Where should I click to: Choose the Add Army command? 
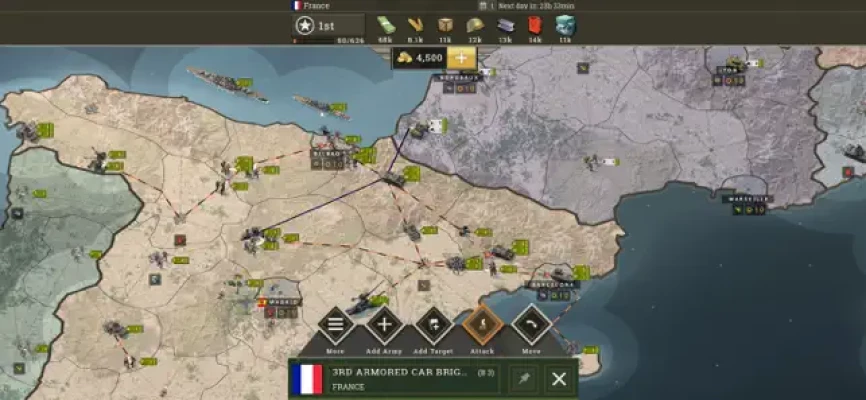tap(384, 324)
